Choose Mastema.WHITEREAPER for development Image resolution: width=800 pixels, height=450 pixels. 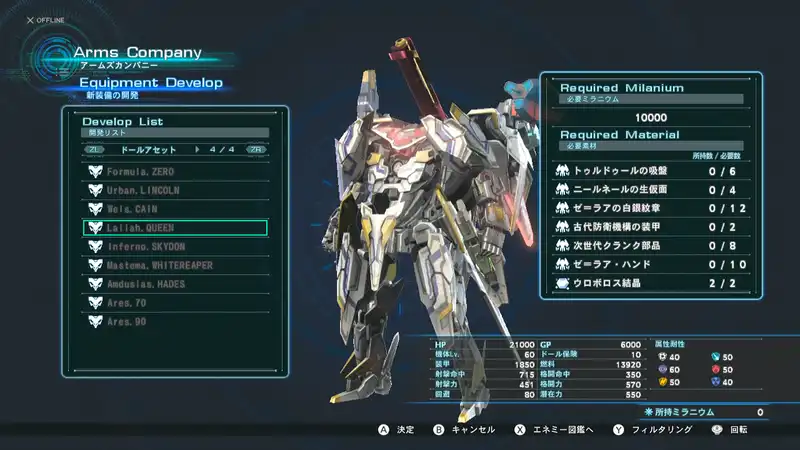coord(175,265)
